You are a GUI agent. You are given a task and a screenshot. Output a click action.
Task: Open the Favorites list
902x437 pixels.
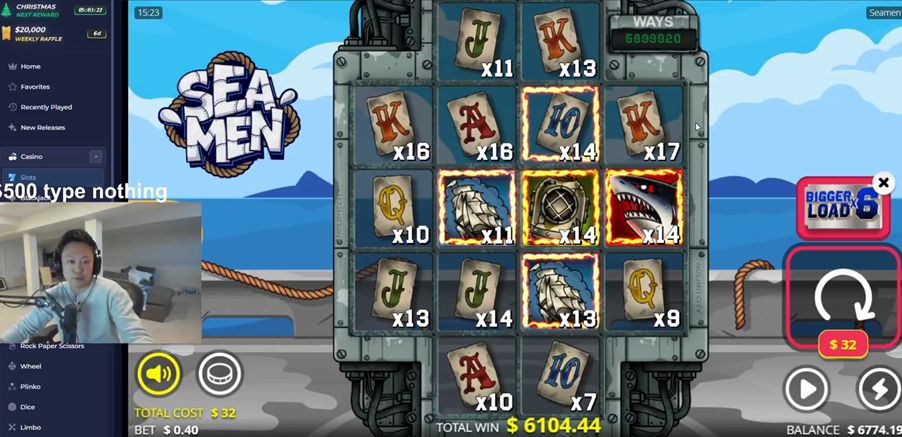tap(35, 87)
